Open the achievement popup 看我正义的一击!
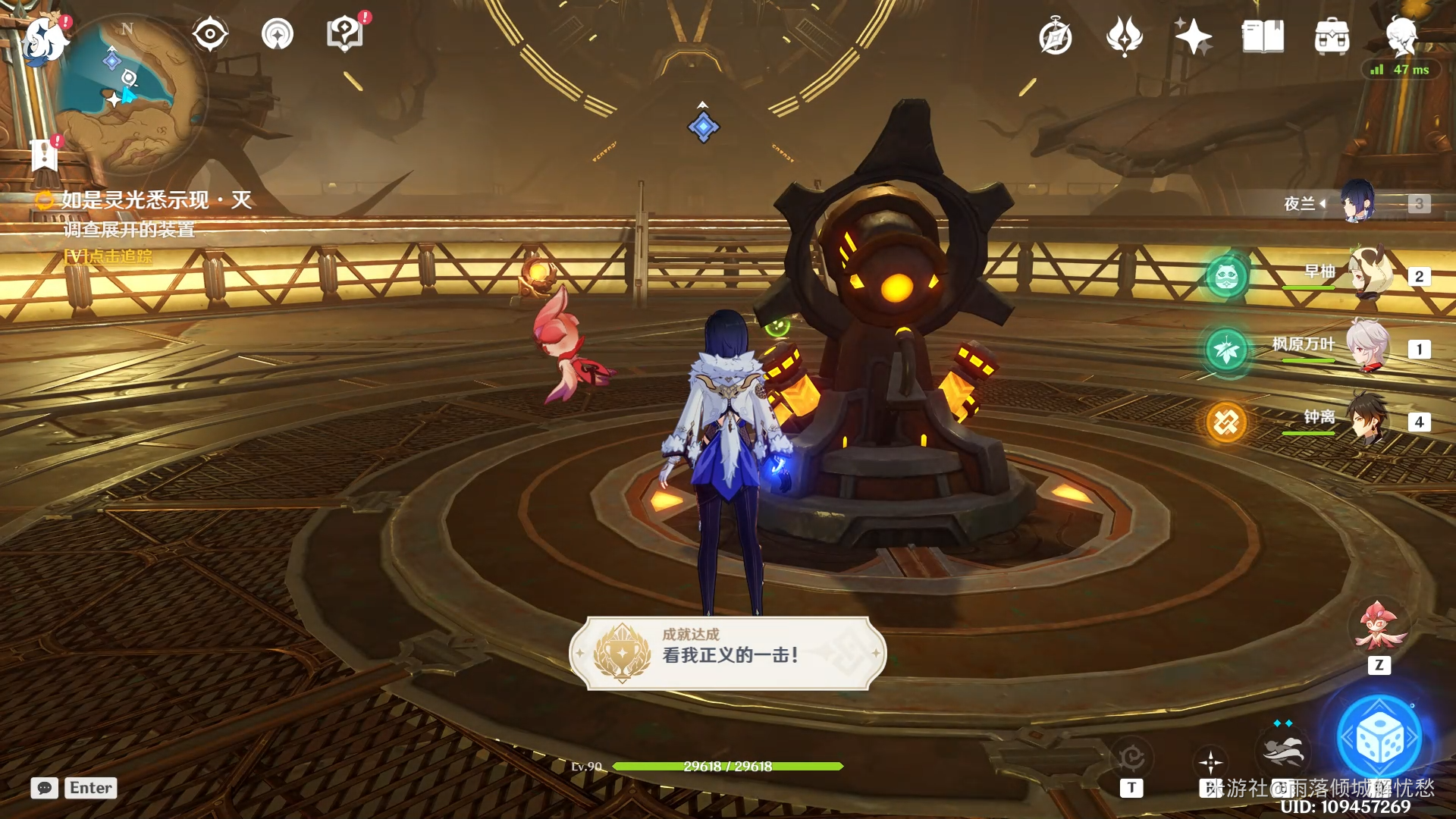1456x819 pixels. coord(728,653)
